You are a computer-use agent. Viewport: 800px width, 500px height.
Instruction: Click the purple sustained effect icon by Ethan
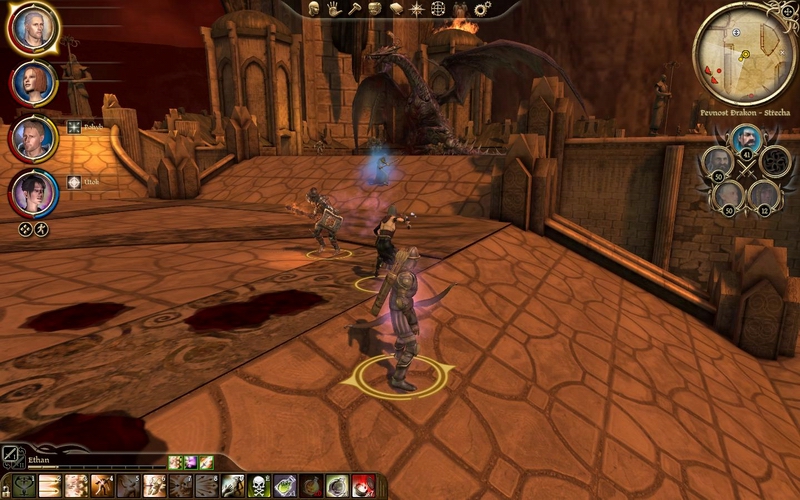click(x=190, y=462)
